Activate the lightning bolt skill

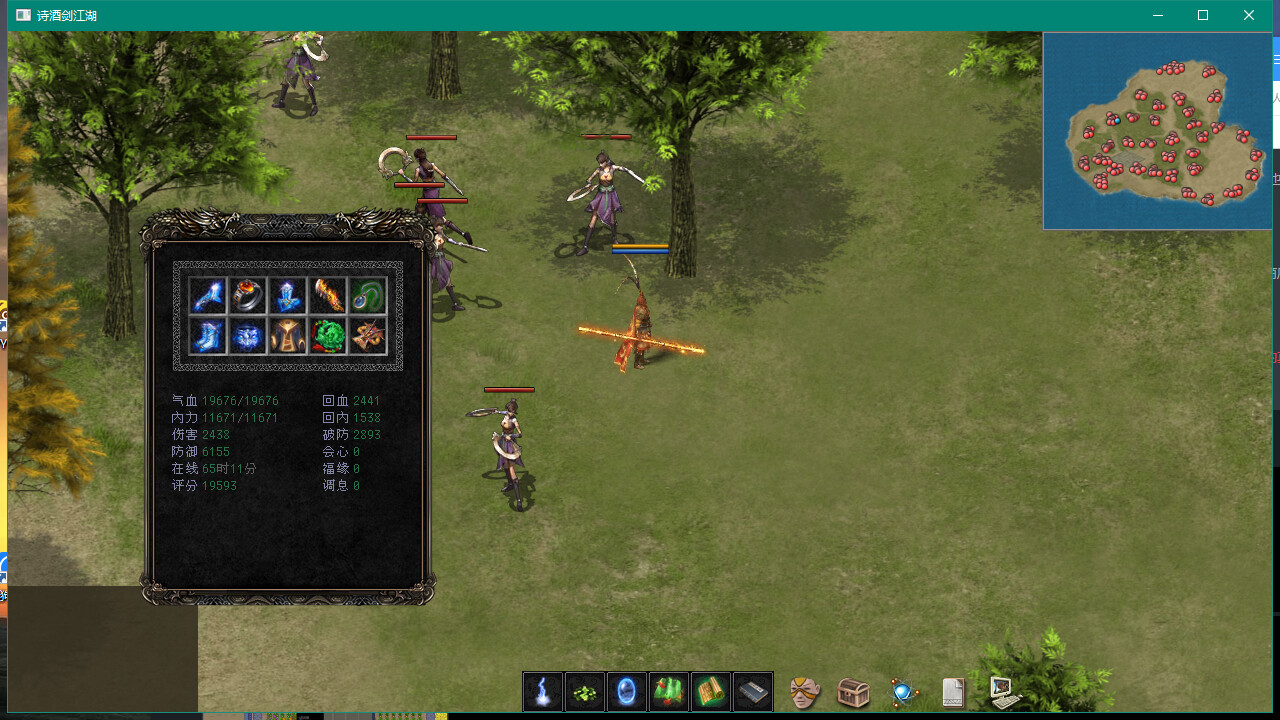543,691
